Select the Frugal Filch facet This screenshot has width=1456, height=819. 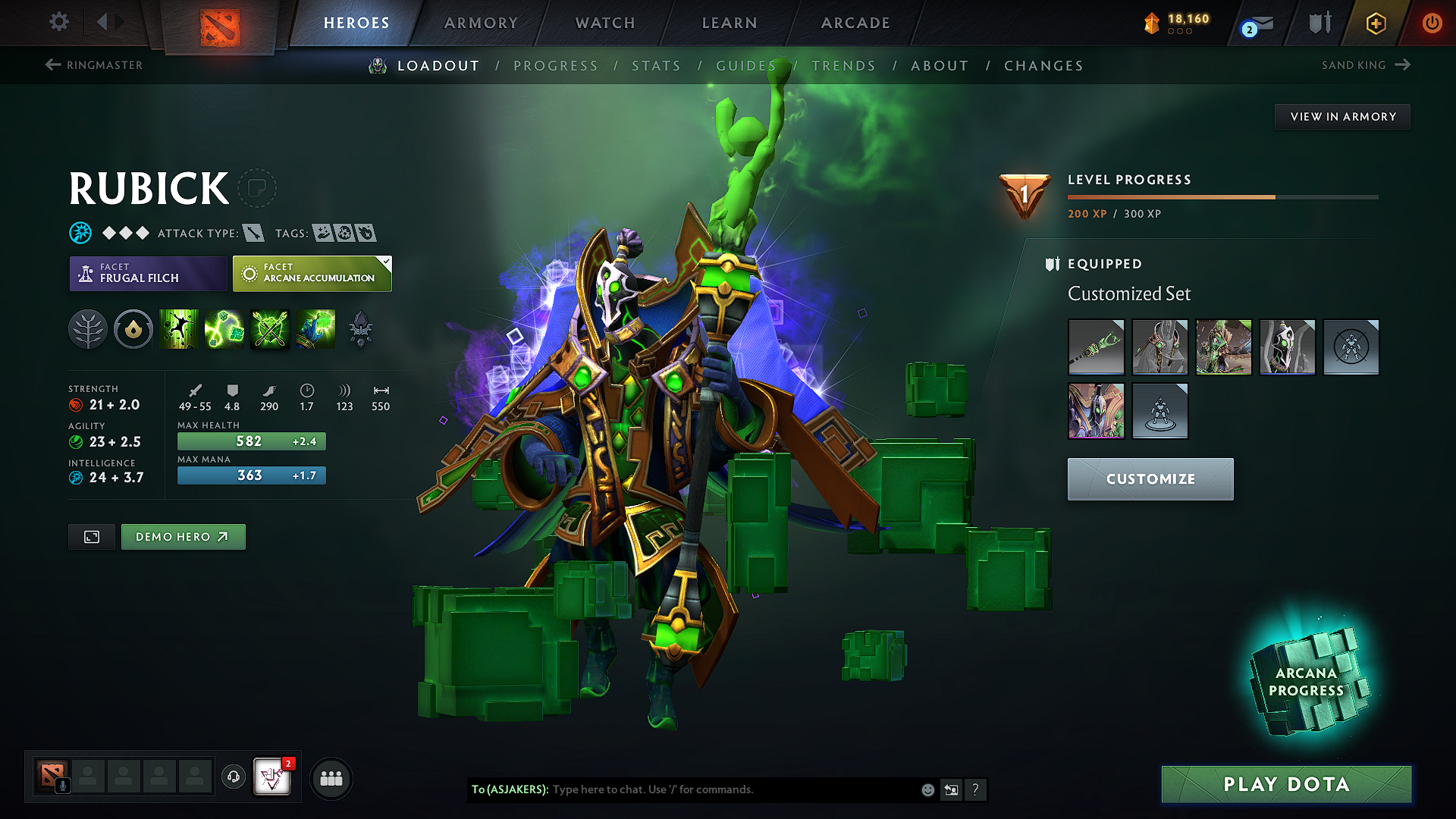[x=148, y=274]
